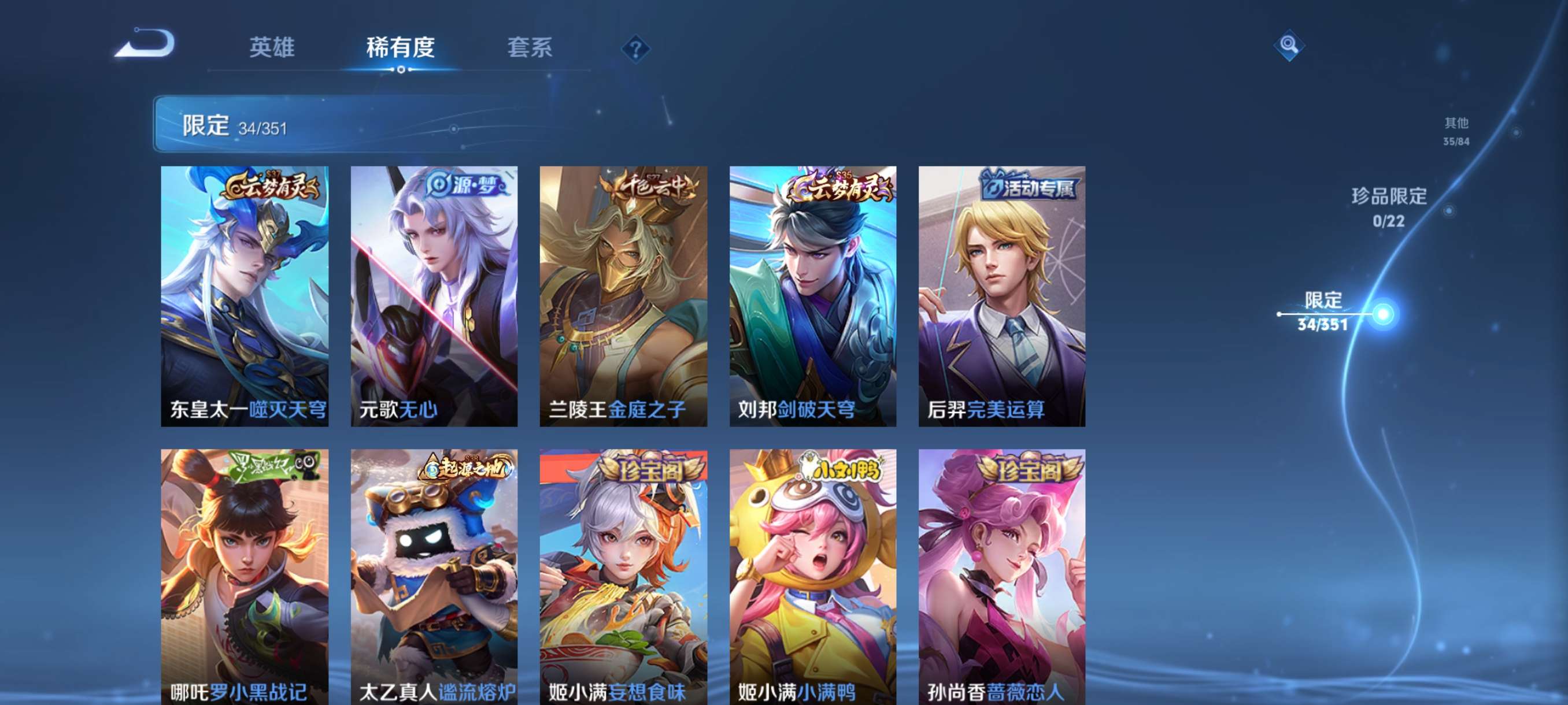Click the highlighted 稀有度 tab

(x=401, y=49)
